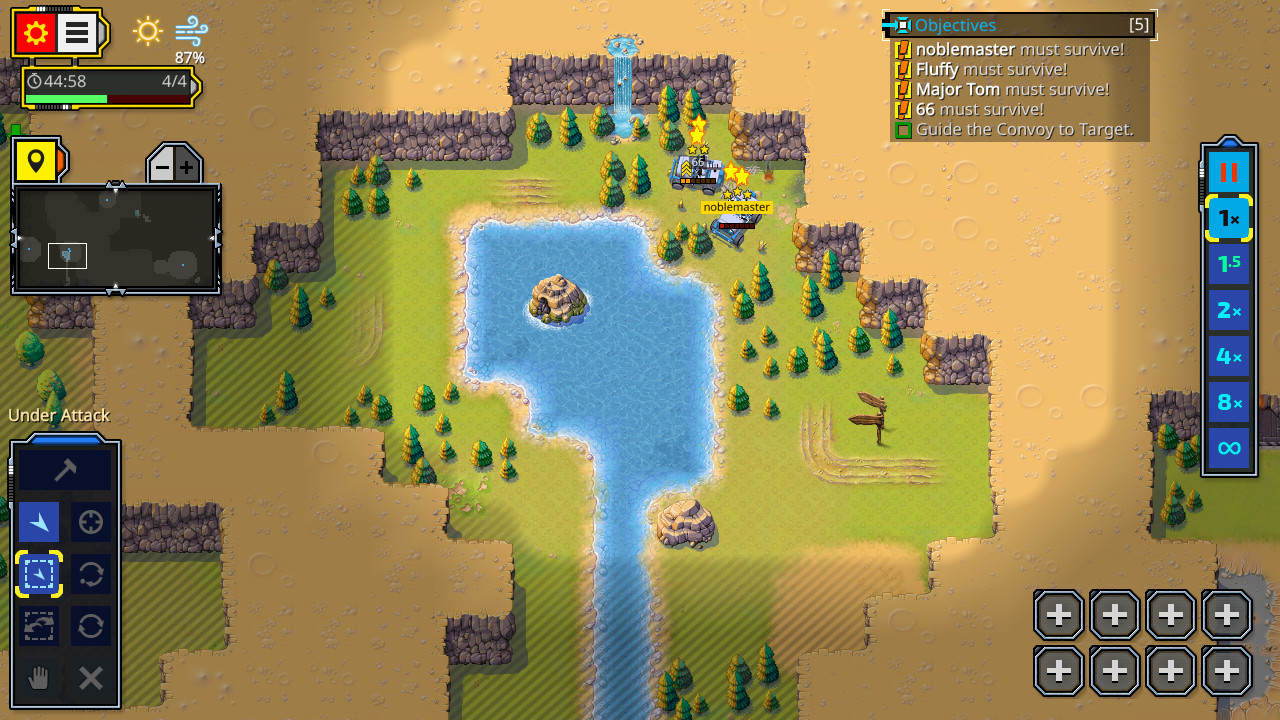
Task: Set game speed to 2x
Action: (x=1228, y=309)
